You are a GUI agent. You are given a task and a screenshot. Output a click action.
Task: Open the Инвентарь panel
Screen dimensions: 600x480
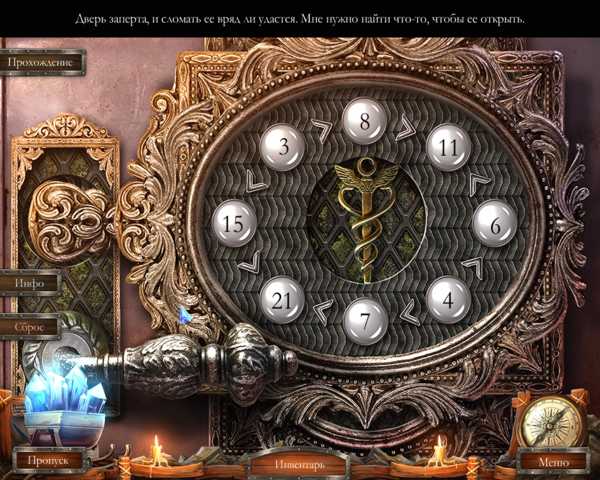[299, 464]
